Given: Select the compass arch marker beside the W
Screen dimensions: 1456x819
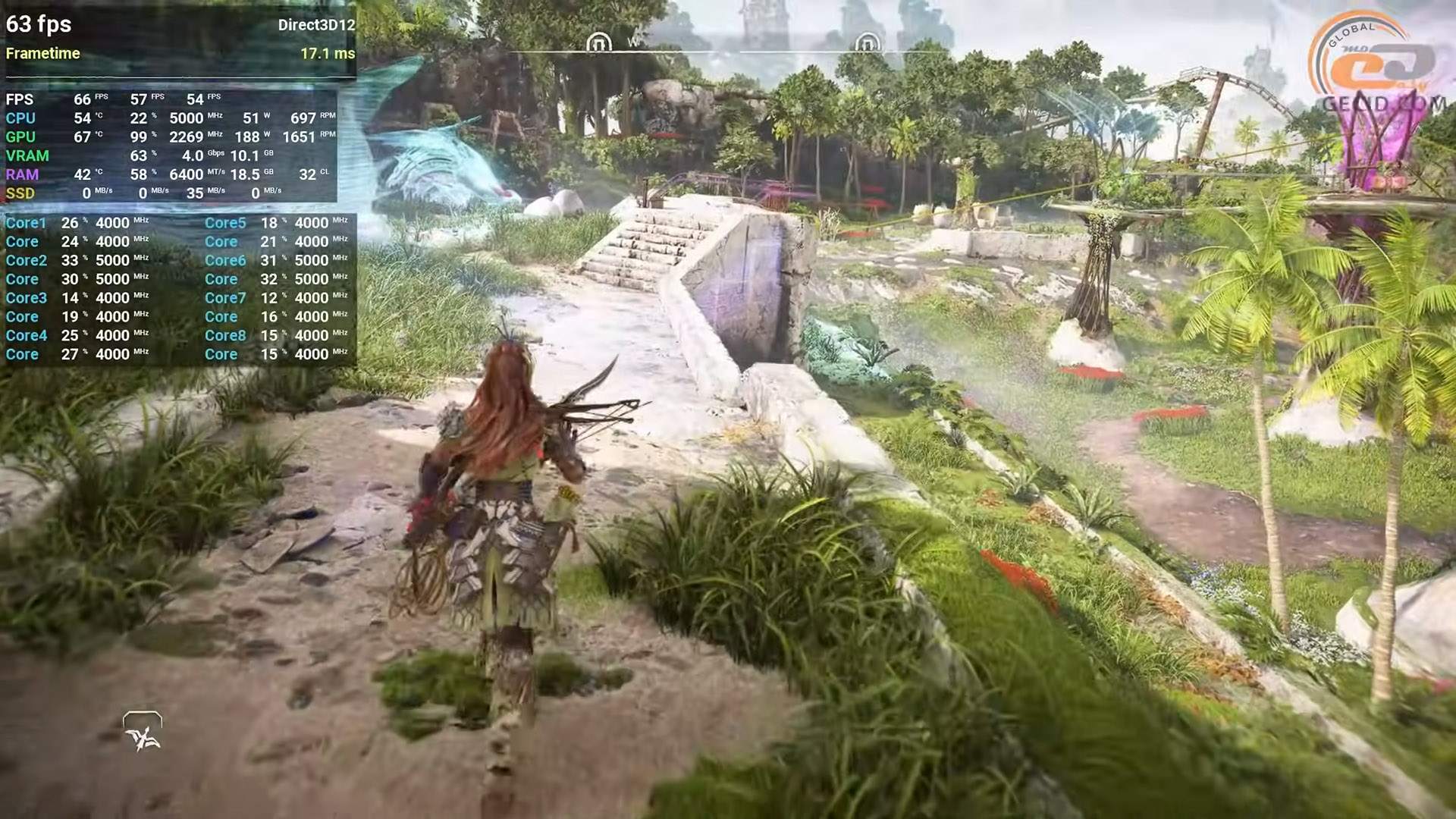Looking at the screenshot, I should point(599,42).
